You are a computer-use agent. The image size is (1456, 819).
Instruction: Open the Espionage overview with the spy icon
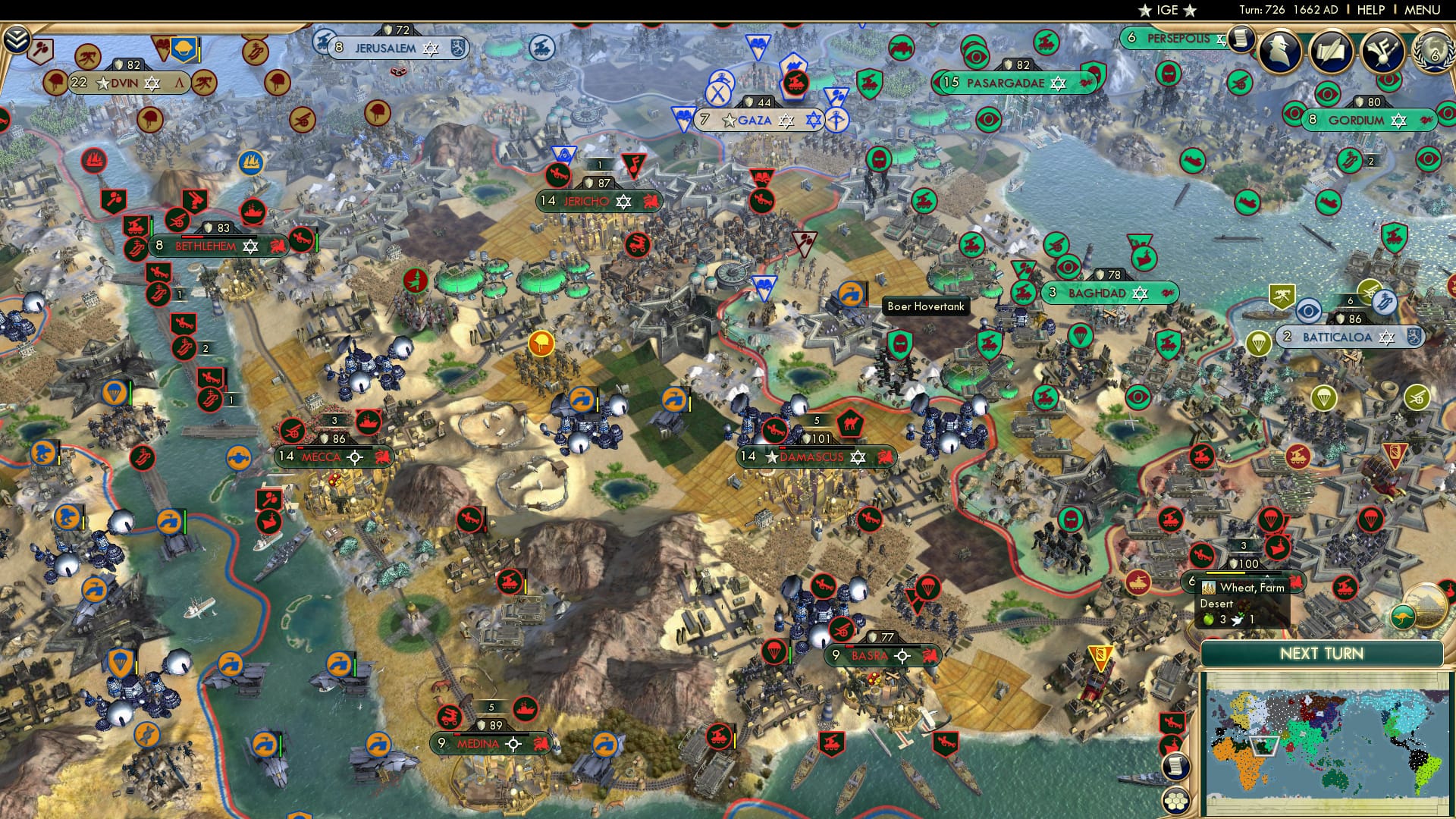(x=1278, y=52)
